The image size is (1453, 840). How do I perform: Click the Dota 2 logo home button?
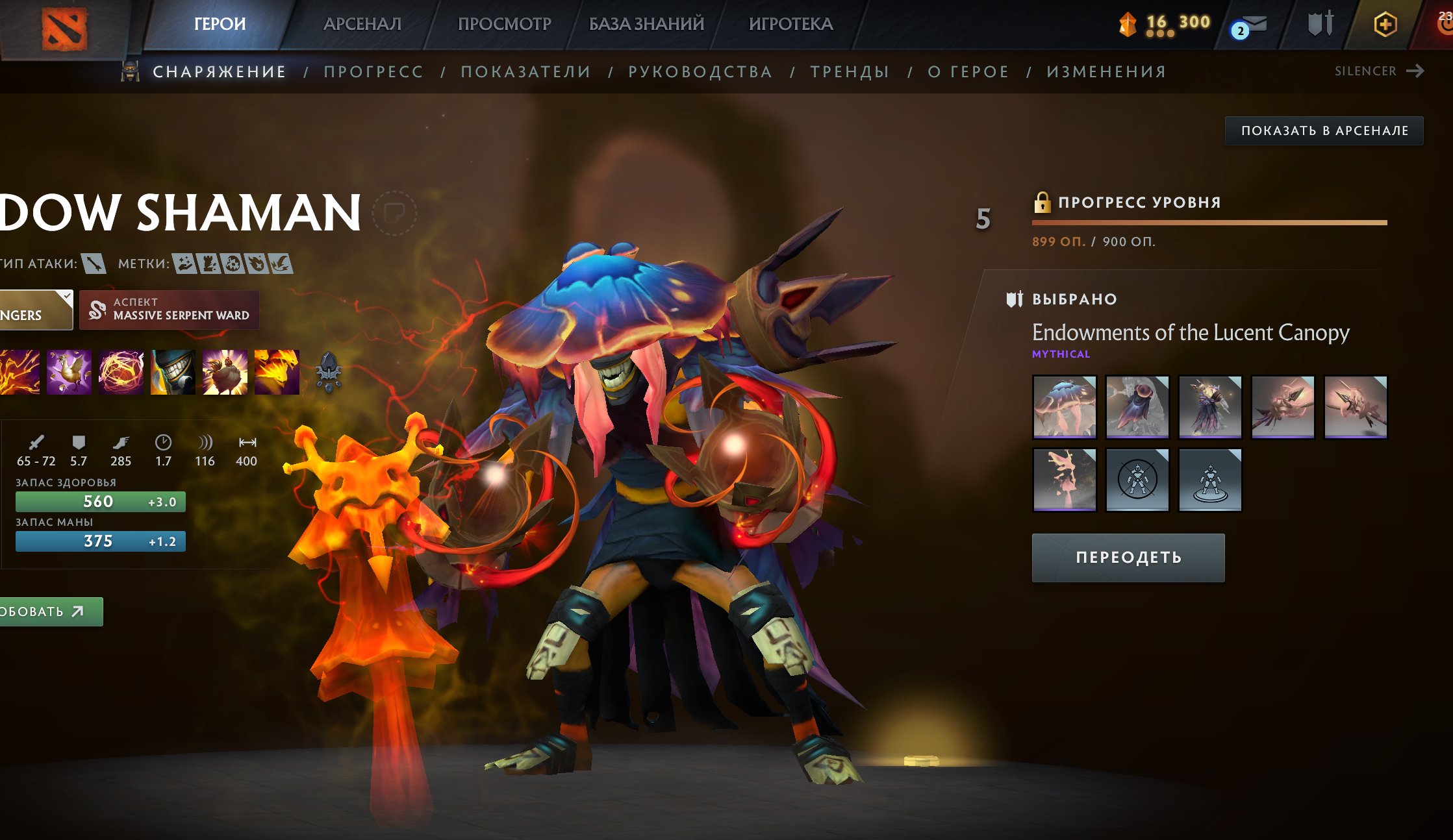[64, 29]
